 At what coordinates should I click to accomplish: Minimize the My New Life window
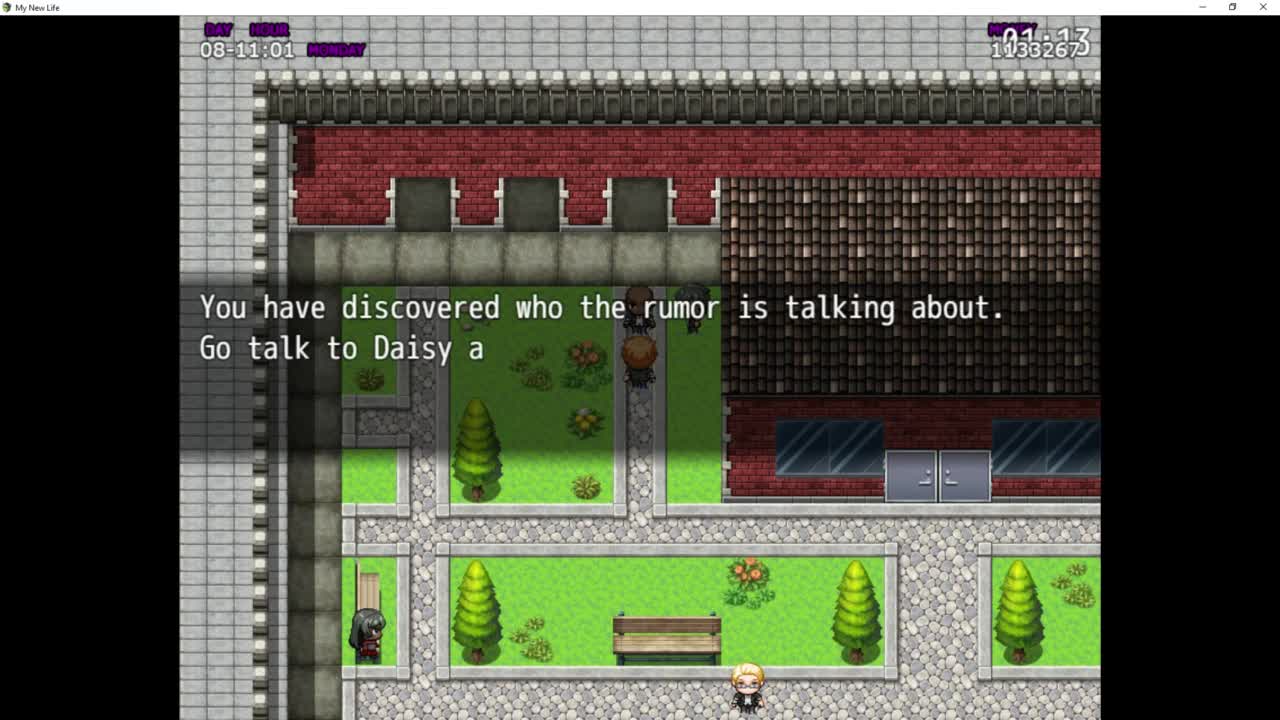click(x=1202, y=7)
